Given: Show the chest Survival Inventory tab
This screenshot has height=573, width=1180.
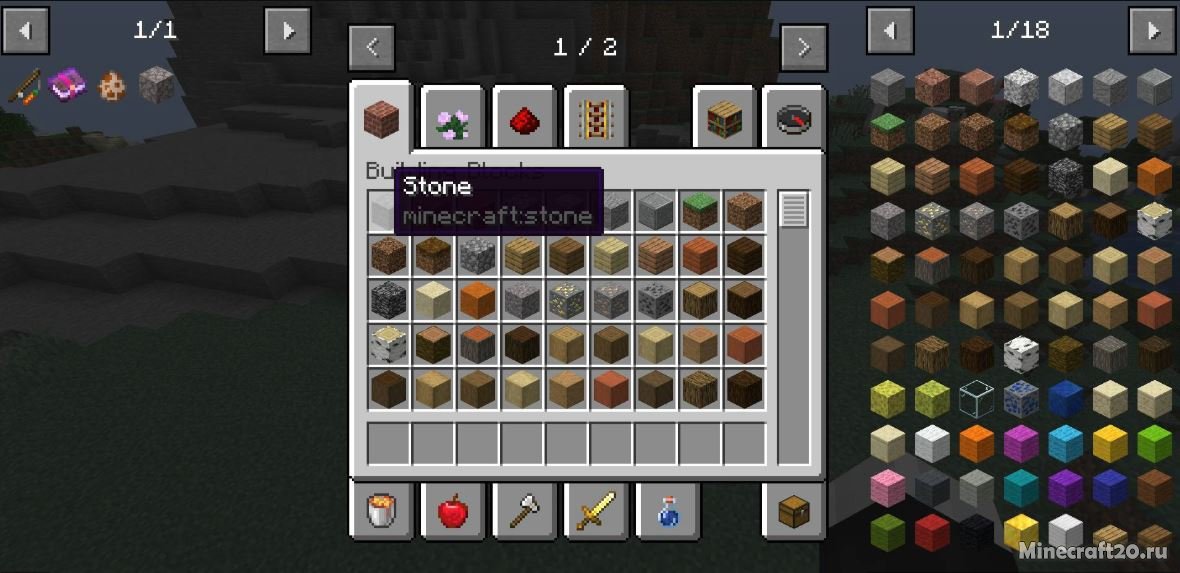Looking at the screenshot, I should tap(794, 512).
